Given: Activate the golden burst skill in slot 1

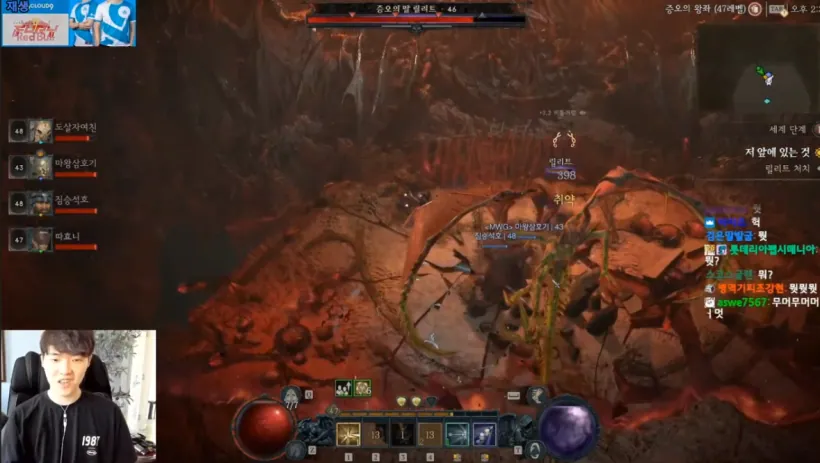Looking at the screenshot, I should point(349,435).
